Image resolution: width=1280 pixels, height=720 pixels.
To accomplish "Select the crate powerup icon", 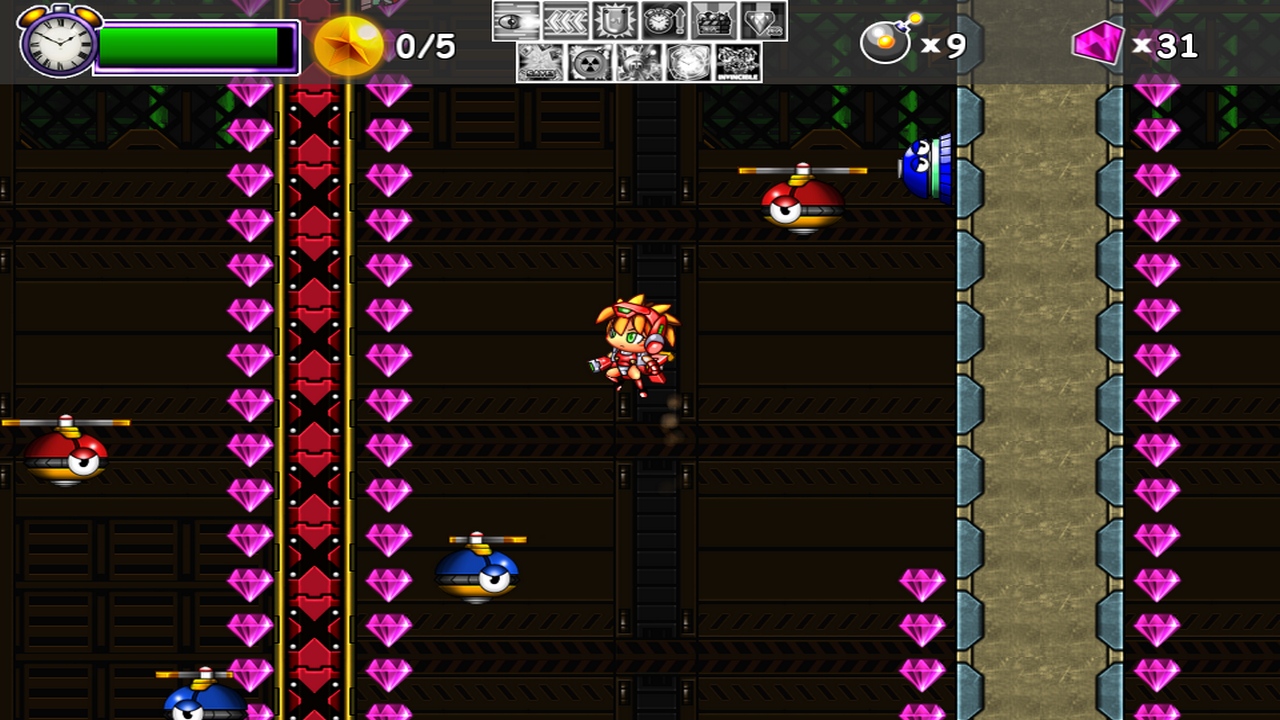I will click(715, 20).
